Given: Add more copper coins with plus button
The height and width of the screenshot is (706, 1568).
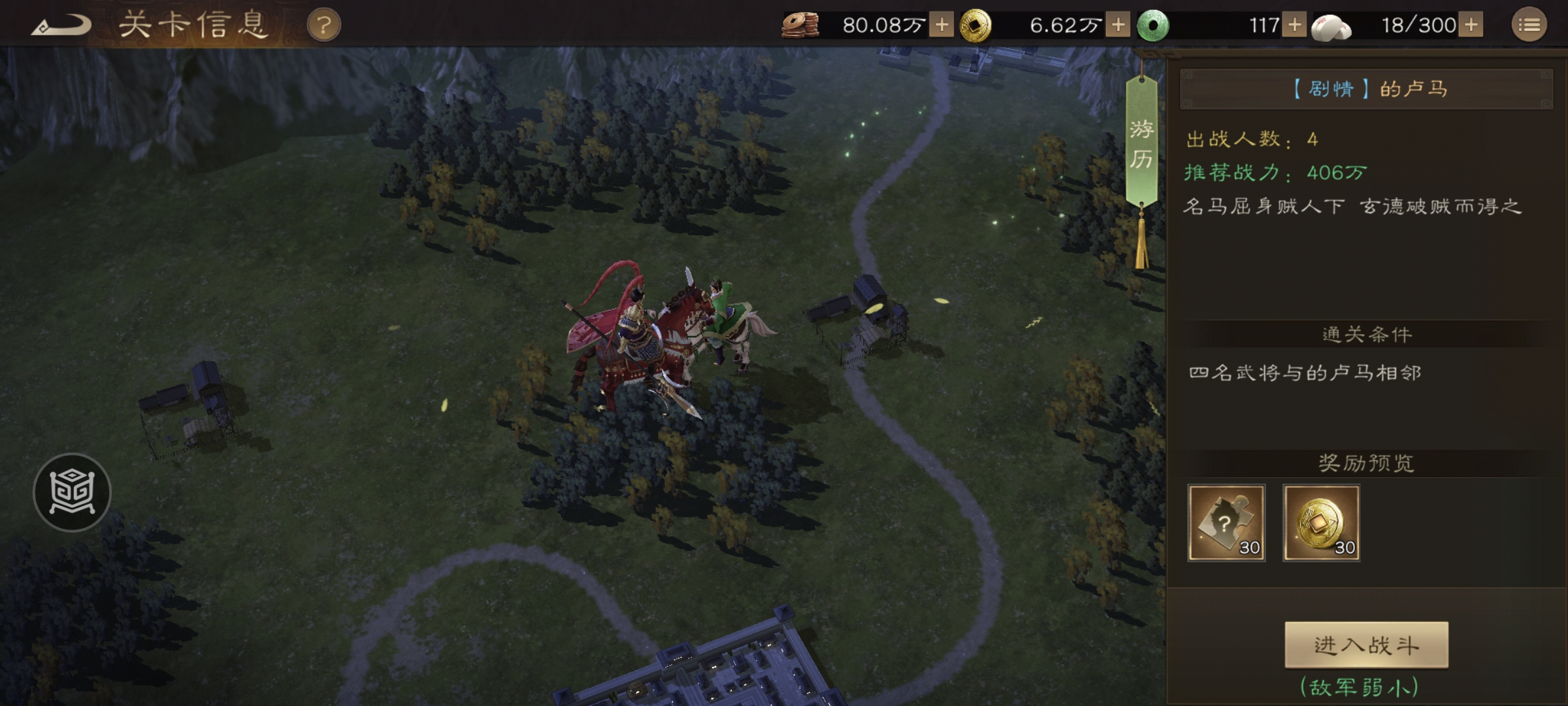Looking at the screenshot, I should tap(941, 25).
